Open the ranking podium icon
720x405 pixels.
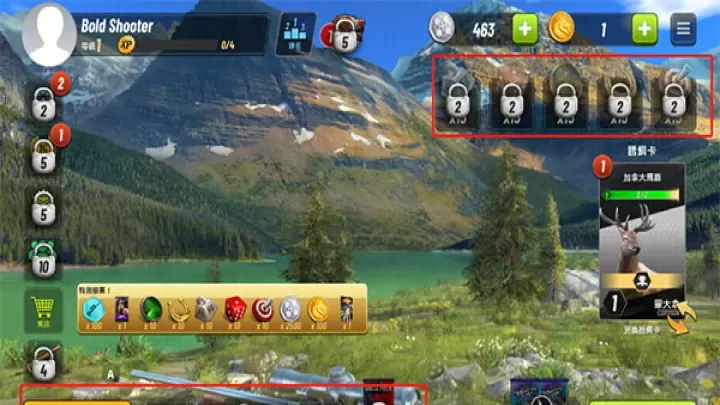pyautogui.click(x=295, y=32)
